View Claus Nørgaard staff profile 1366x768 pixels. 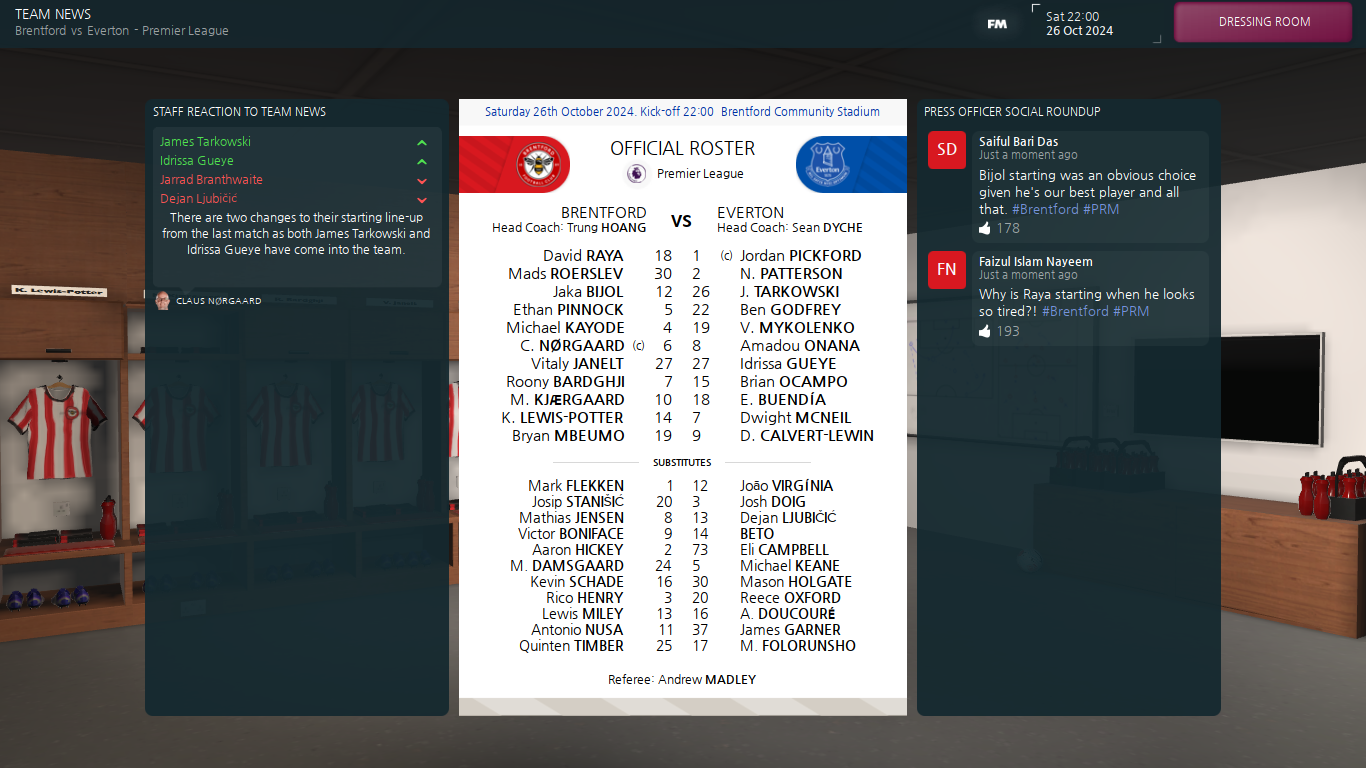[218, 301]
